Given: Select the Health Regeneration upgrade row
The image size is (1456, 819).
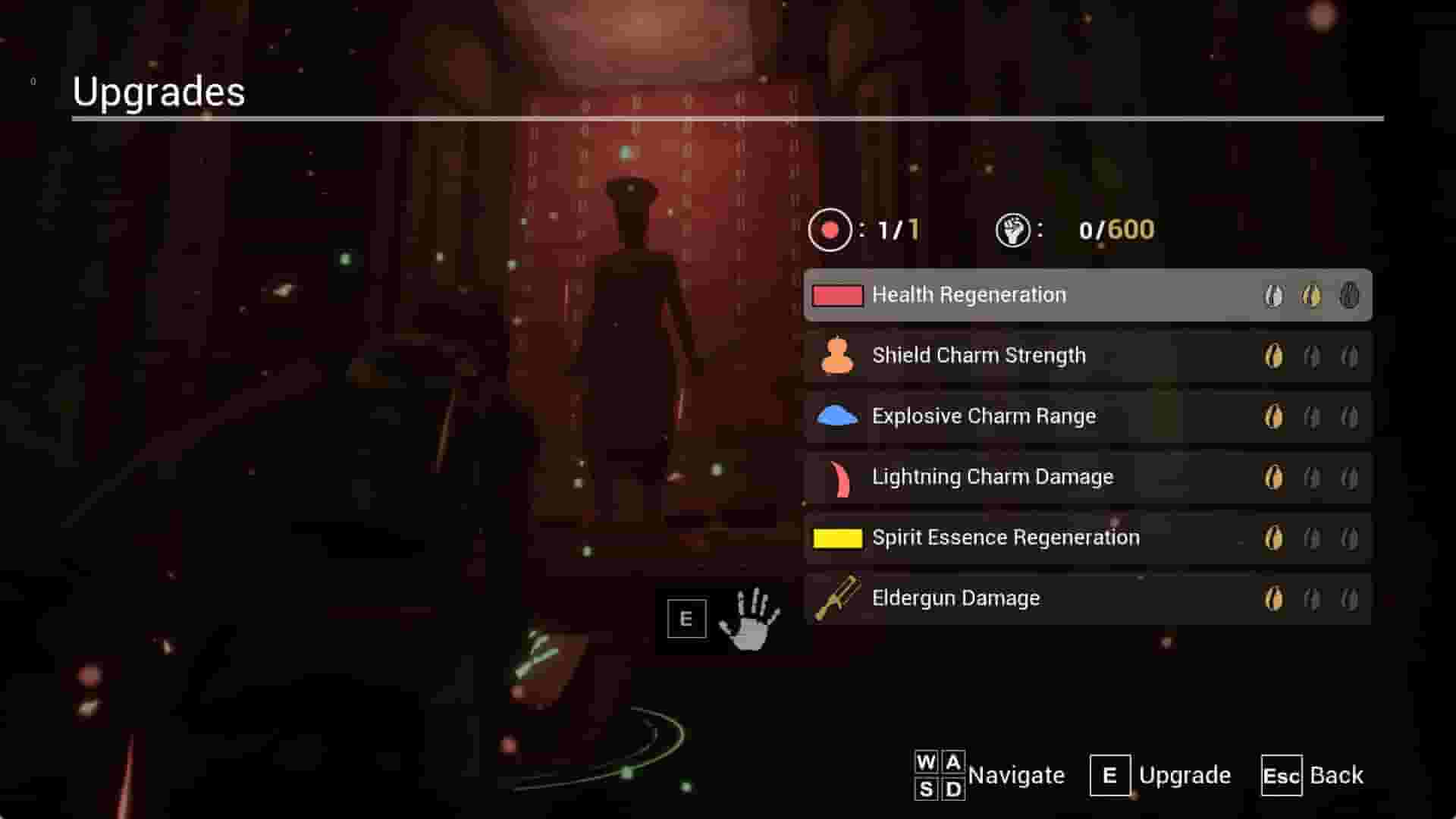Looking at the screenshot, I should tap(1062, 295).
